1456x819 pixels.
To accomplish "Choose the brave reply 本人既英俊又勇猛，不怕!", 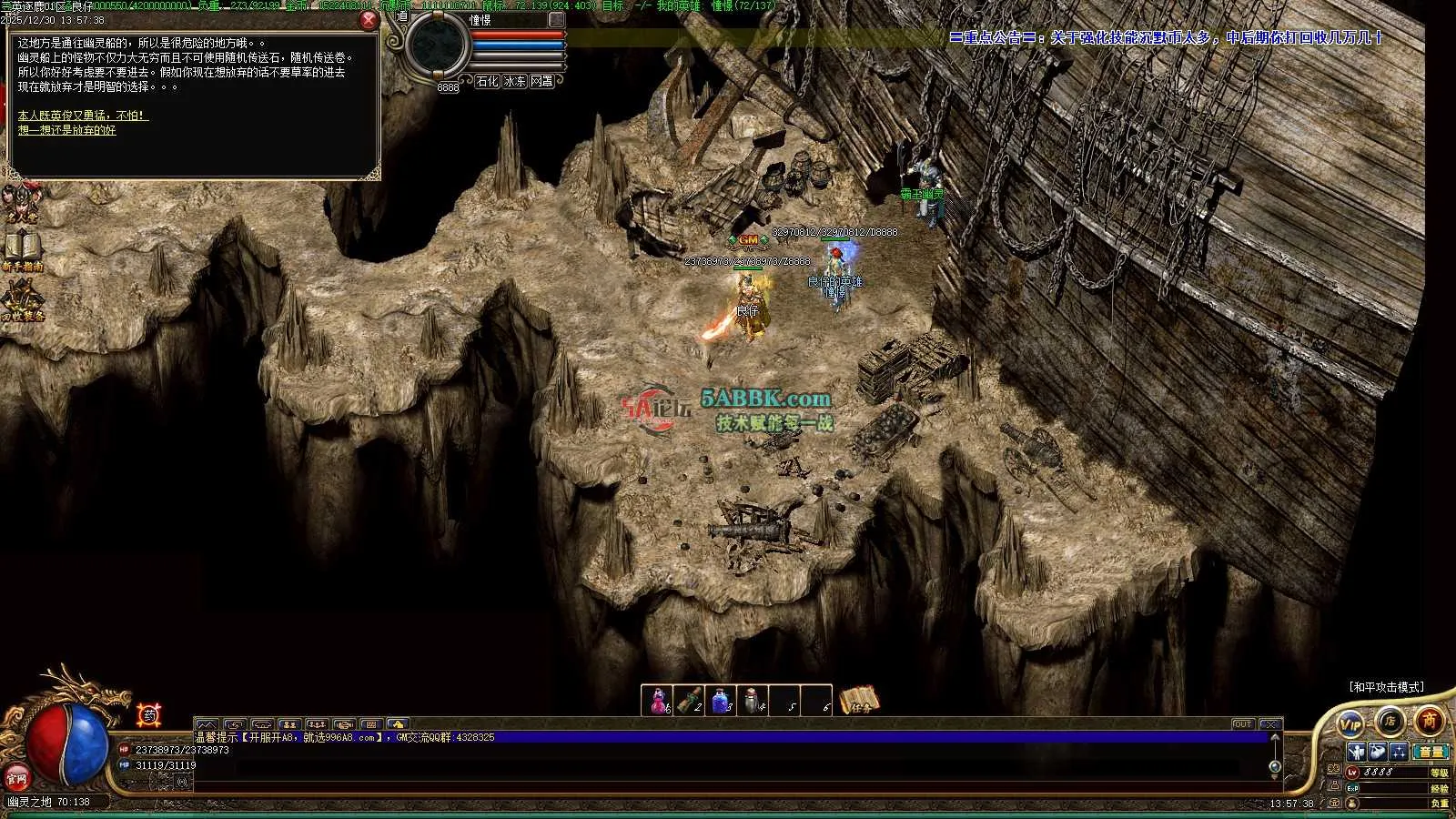I will (x=83, y=116).
